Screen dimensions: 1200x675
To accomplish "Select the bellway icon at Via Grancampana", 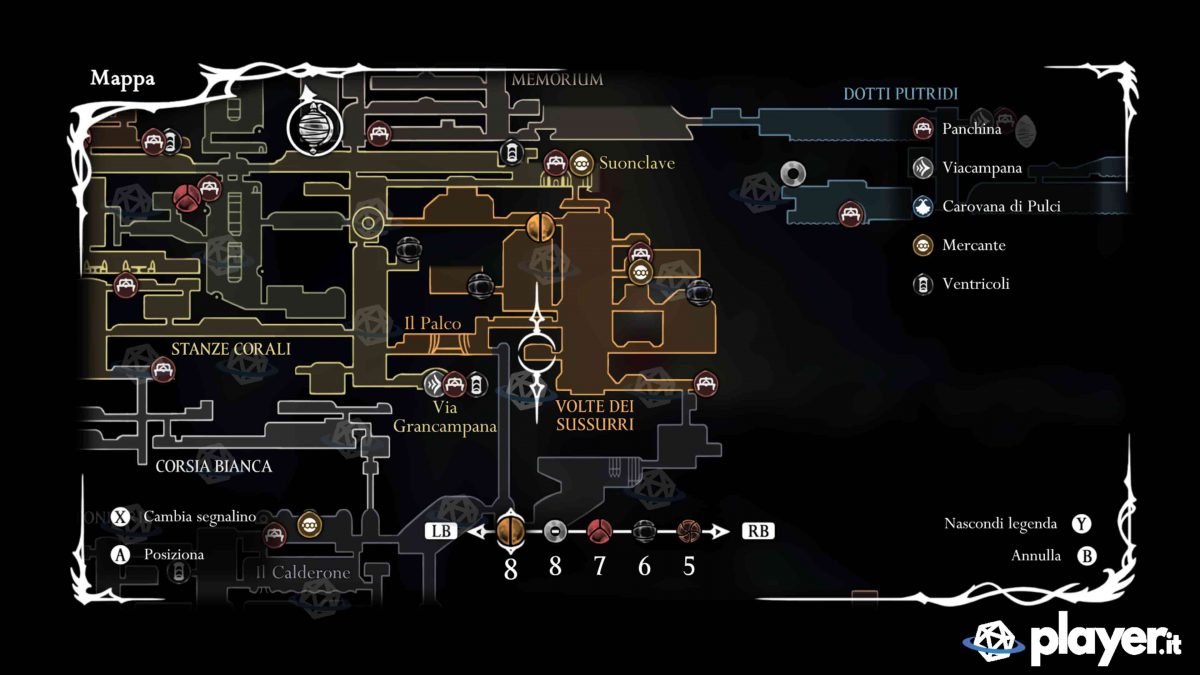I will tap(434, 384).
